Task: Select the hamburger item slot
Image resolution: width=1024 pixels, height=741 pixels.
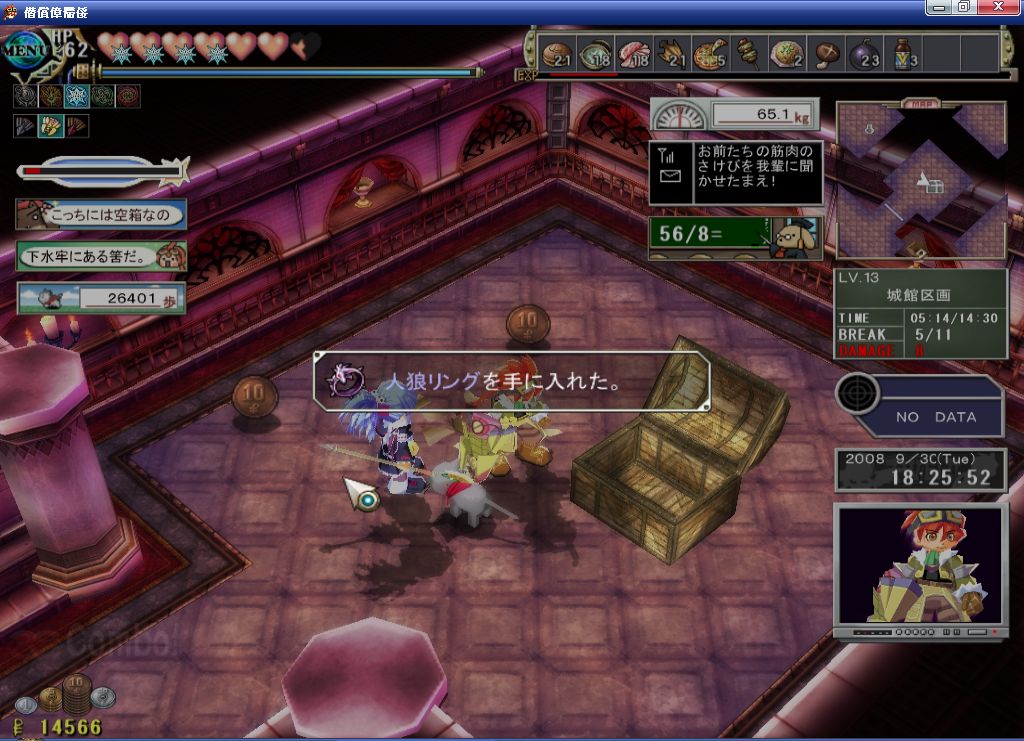Action: pyautogui.click(x=557, y=54)
